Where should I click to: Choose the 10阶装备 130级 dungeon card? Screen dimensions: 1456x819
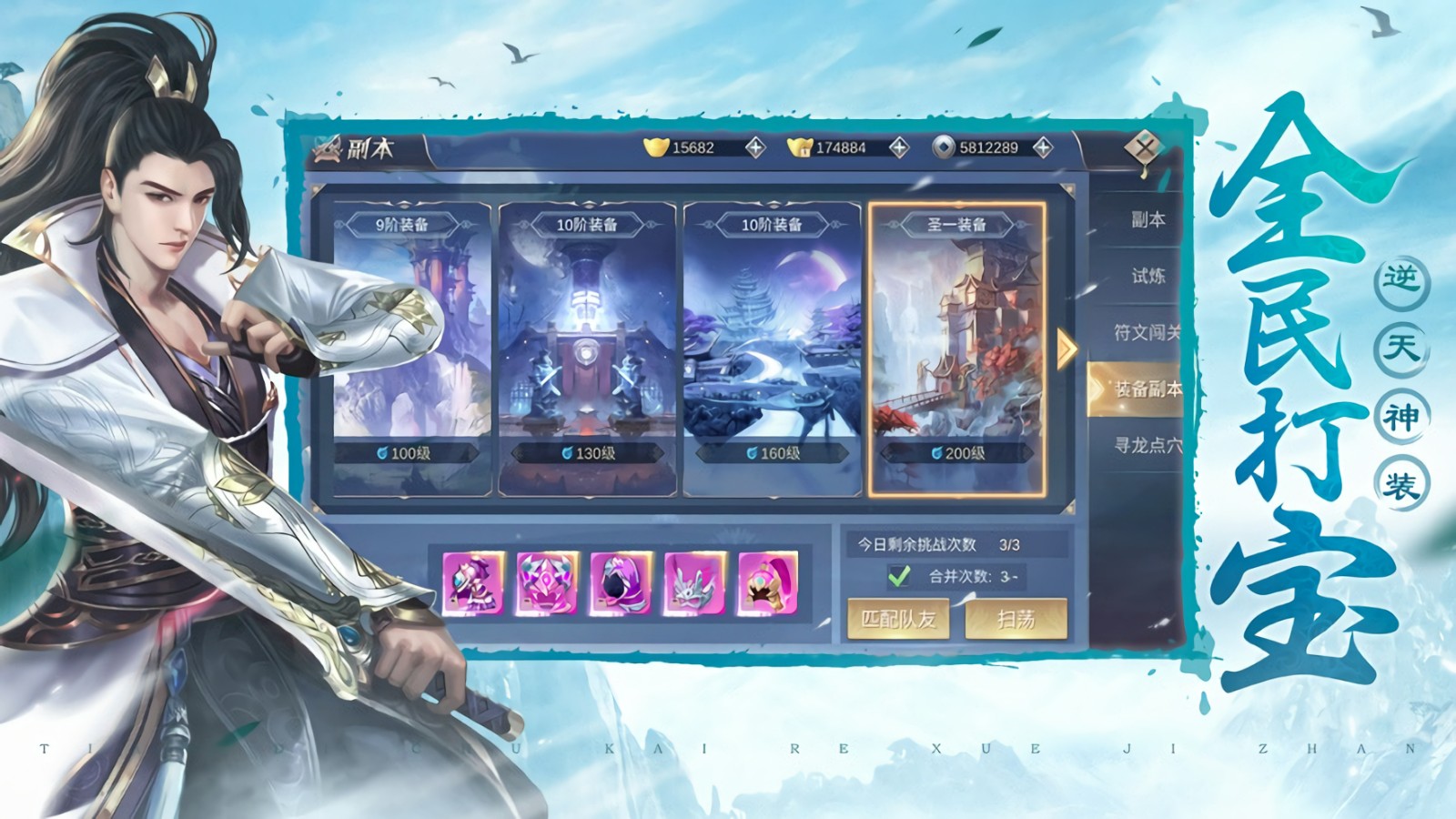(587, 346)
